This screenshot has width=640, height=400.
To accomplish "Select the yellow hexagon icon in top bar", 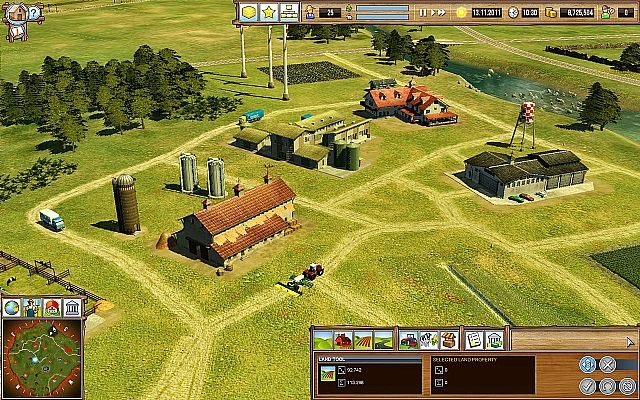I will tap(249, 12).
